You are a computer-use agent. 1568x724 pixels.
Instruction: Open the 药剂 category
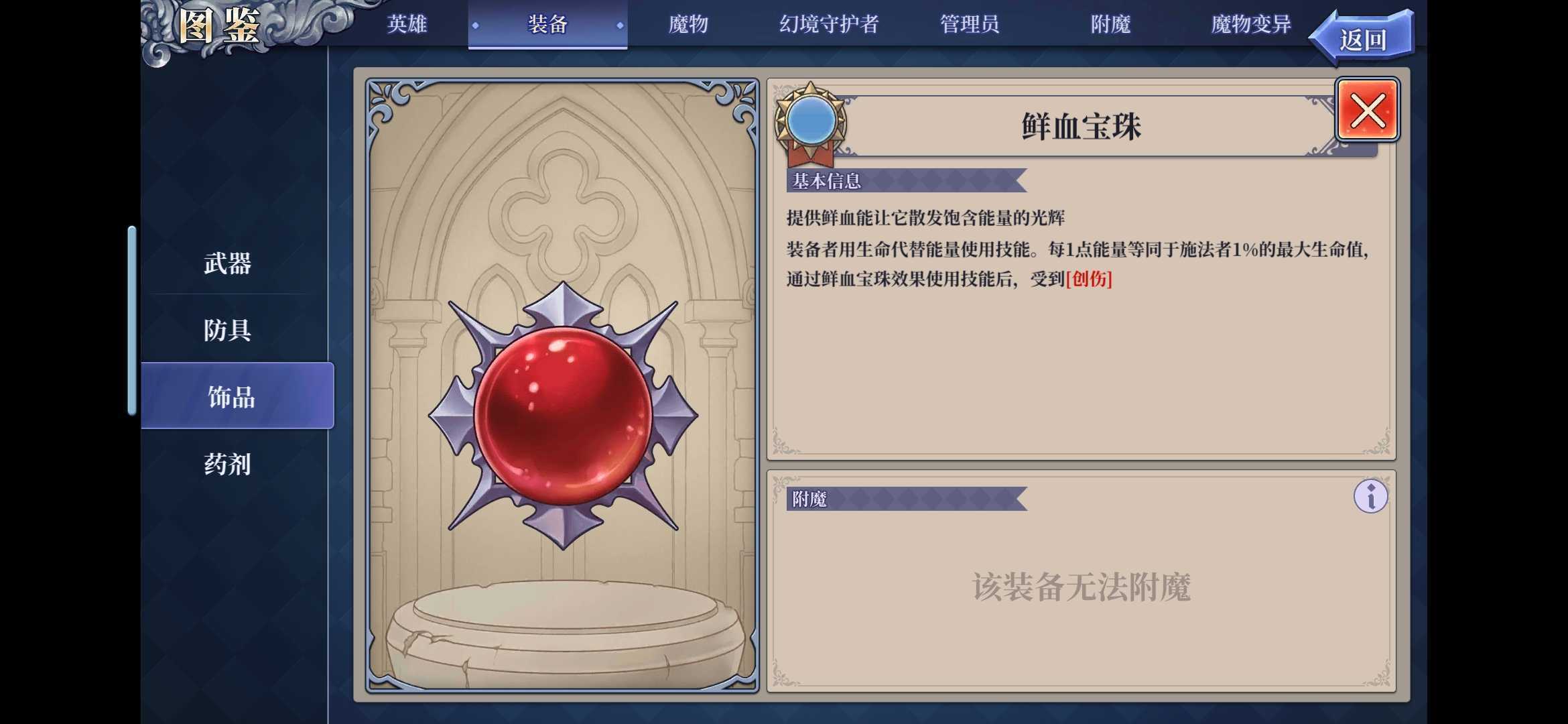pyautogui.click(x=226, y=464)
